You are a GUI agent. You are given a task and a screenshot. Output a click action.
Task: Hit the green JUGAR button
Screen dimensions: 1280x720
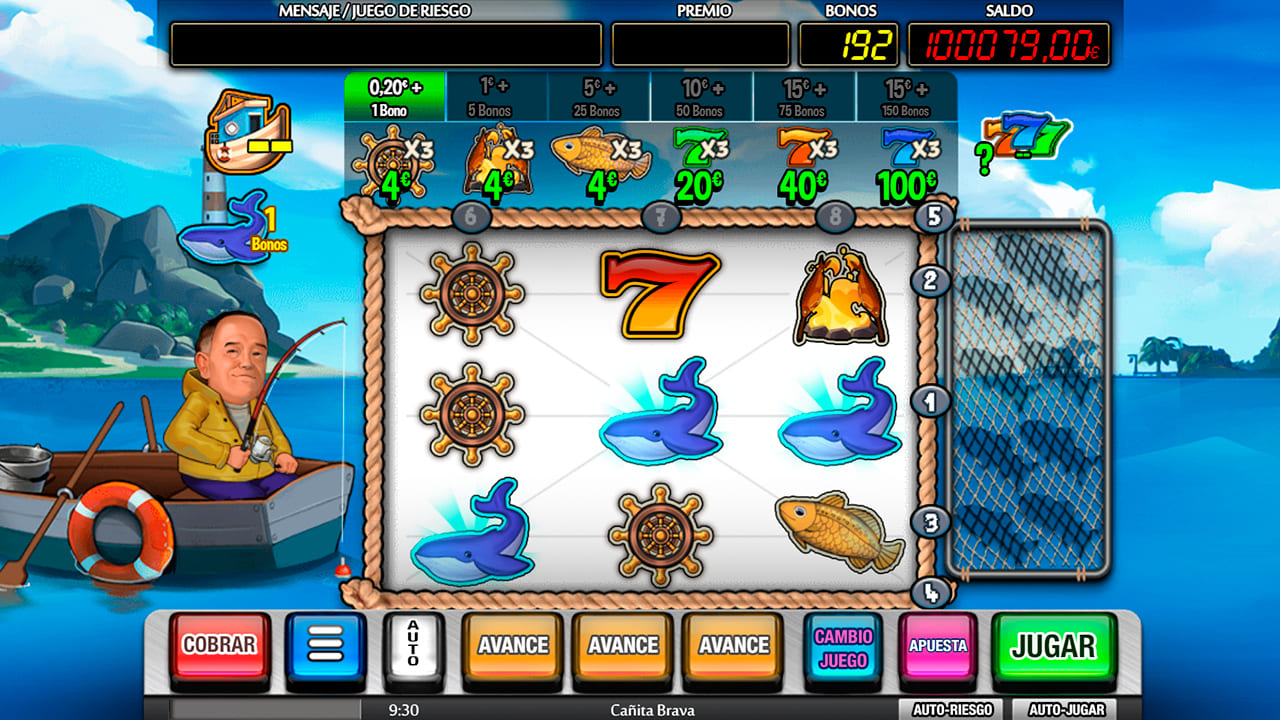(x=1053, y=647)
